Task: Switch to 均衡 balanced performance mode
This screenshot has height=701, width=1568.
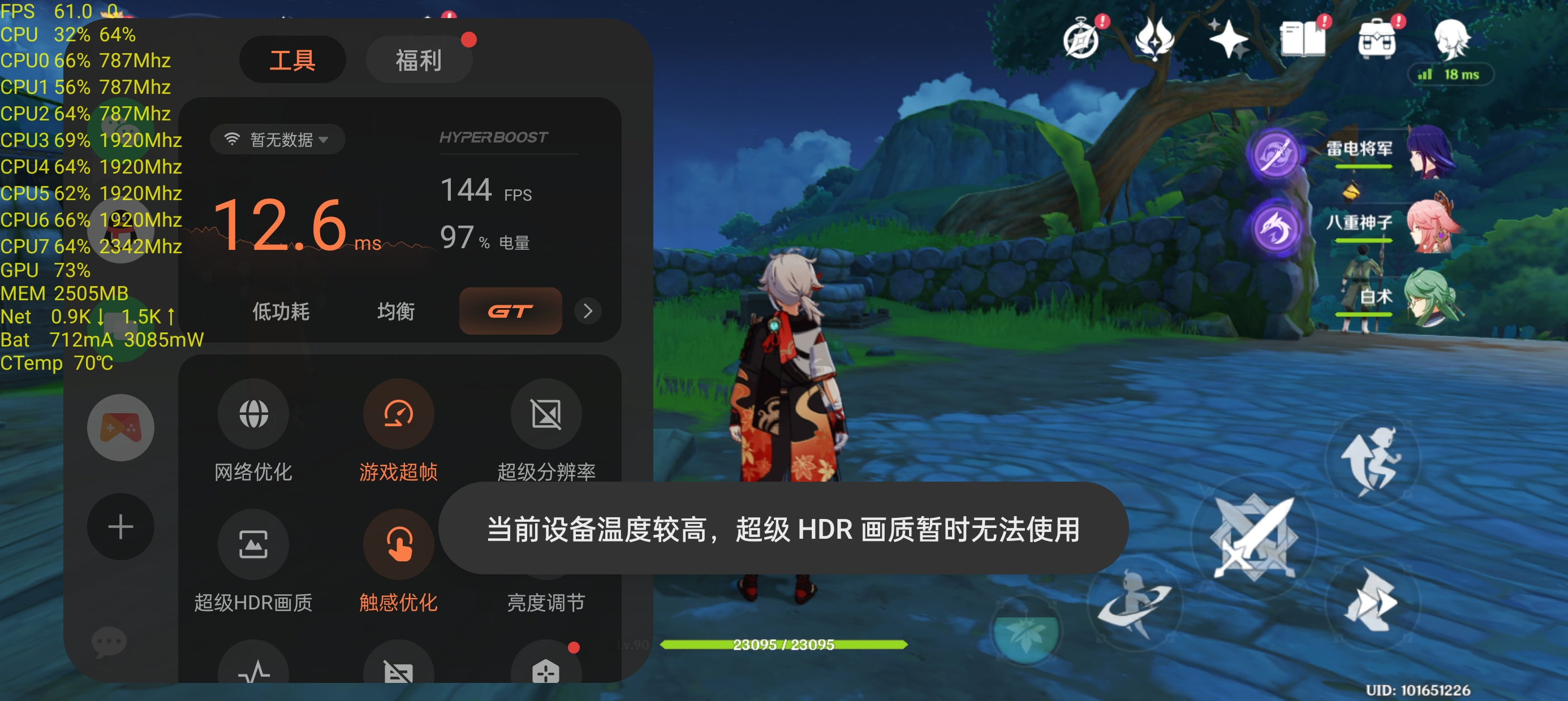Action: 395,311
